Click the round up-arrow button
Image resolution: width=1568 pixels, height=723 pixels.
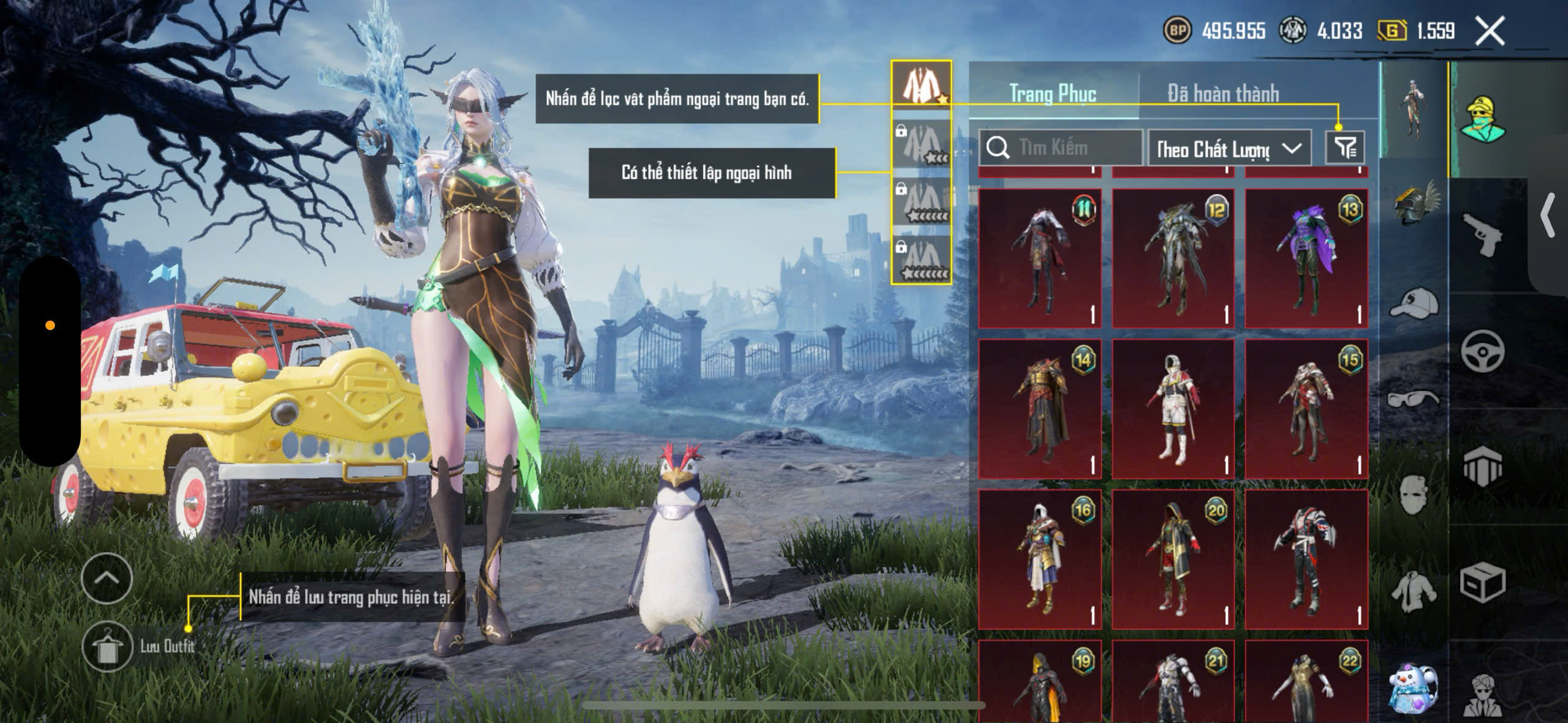click(107, 579)
